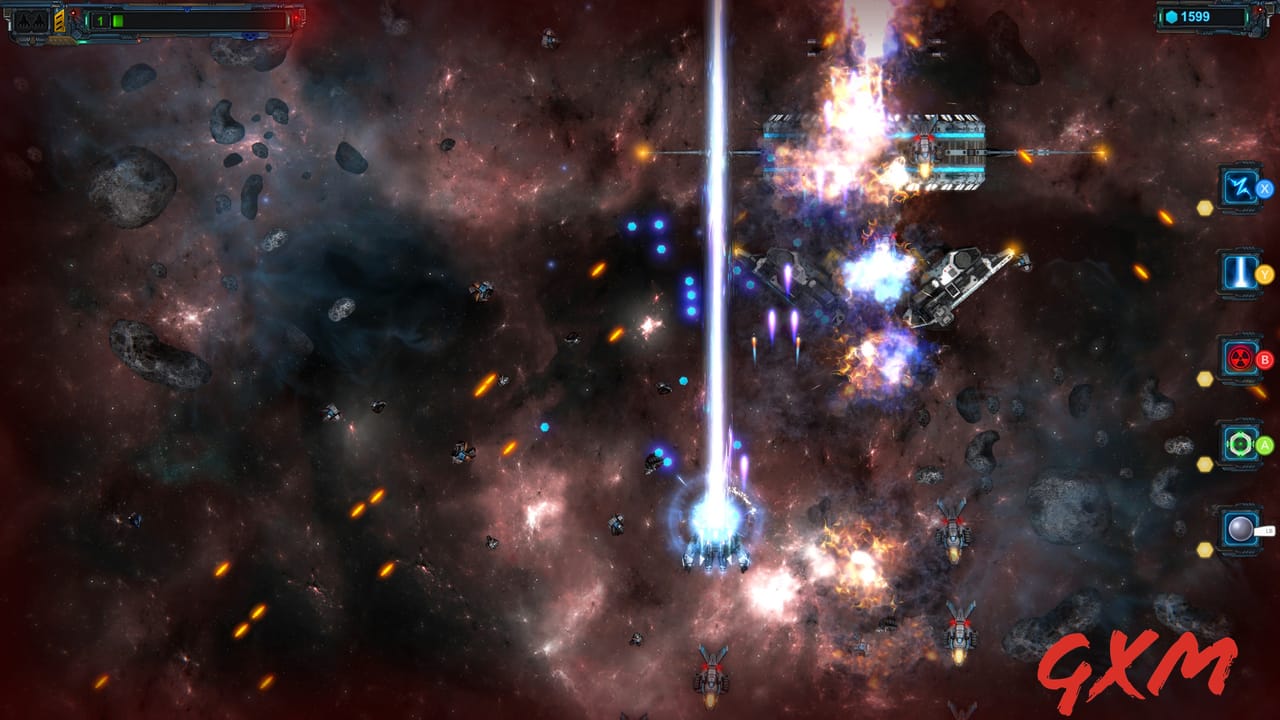
Task: Click the currency counter showing 1599
Action: [x=1195, y=17]
